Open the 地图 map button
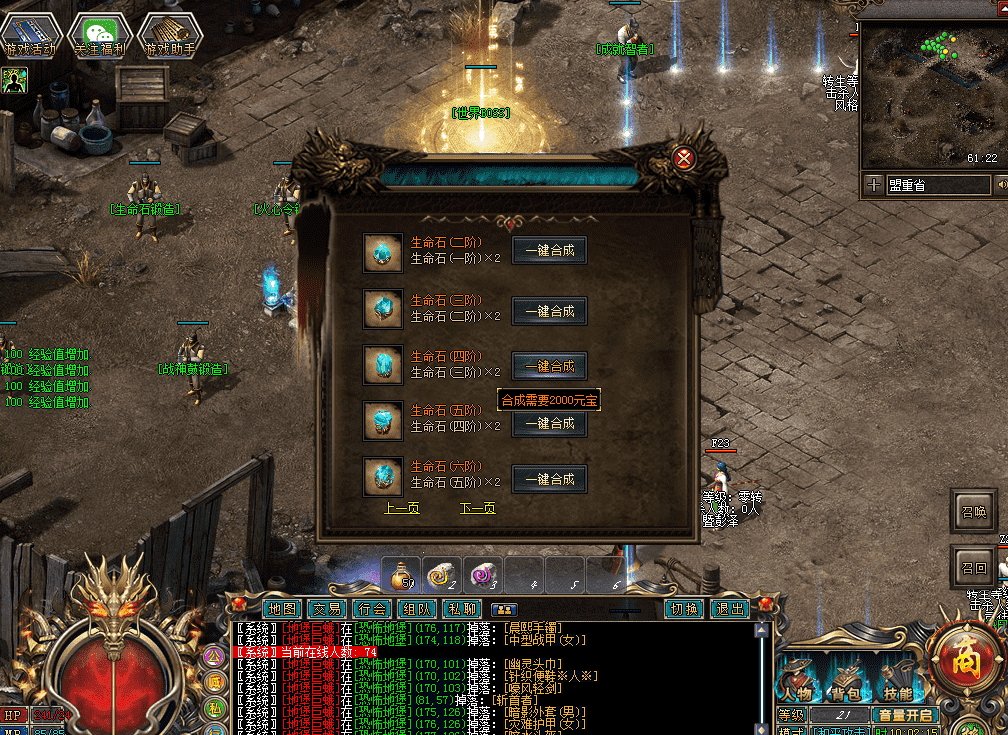Screen dimensions: 1008x735 pos(282,608)
